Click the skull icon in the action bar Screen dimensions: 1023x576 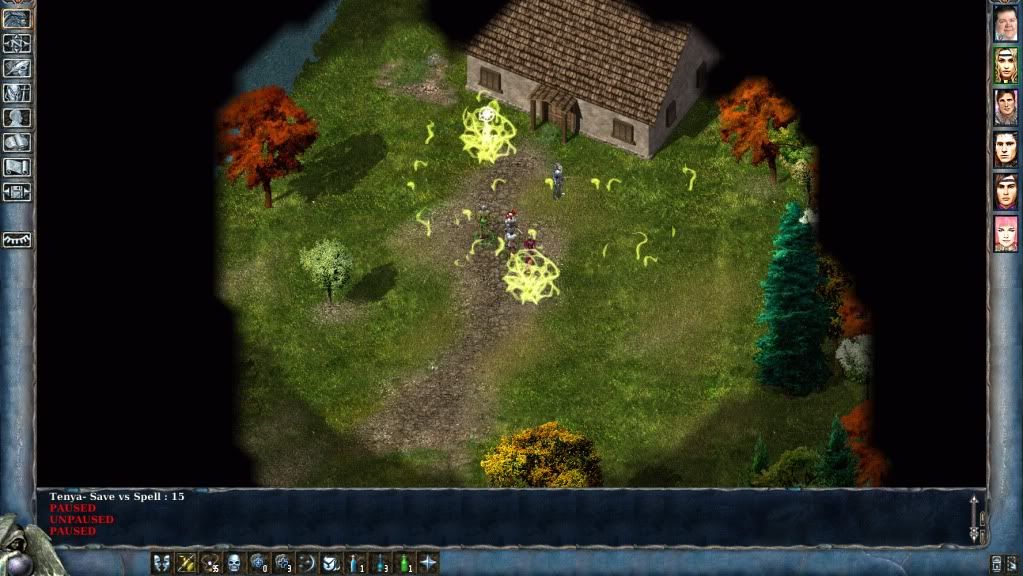click(x=234, y=563)
